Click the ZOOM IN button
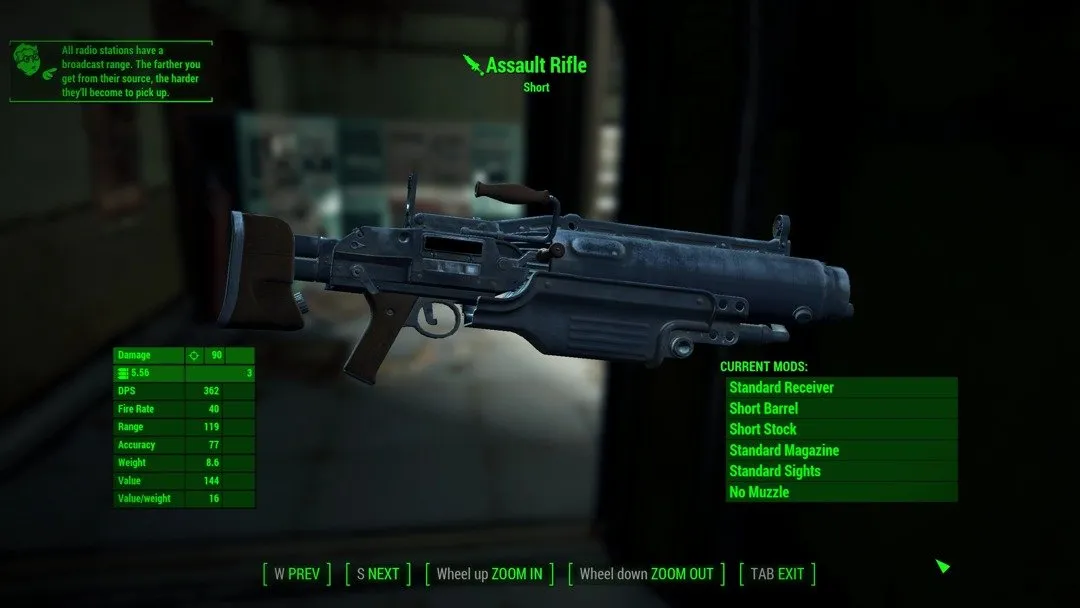The height and width of the screenshot is (608, 1080). [x=489, y=574]
